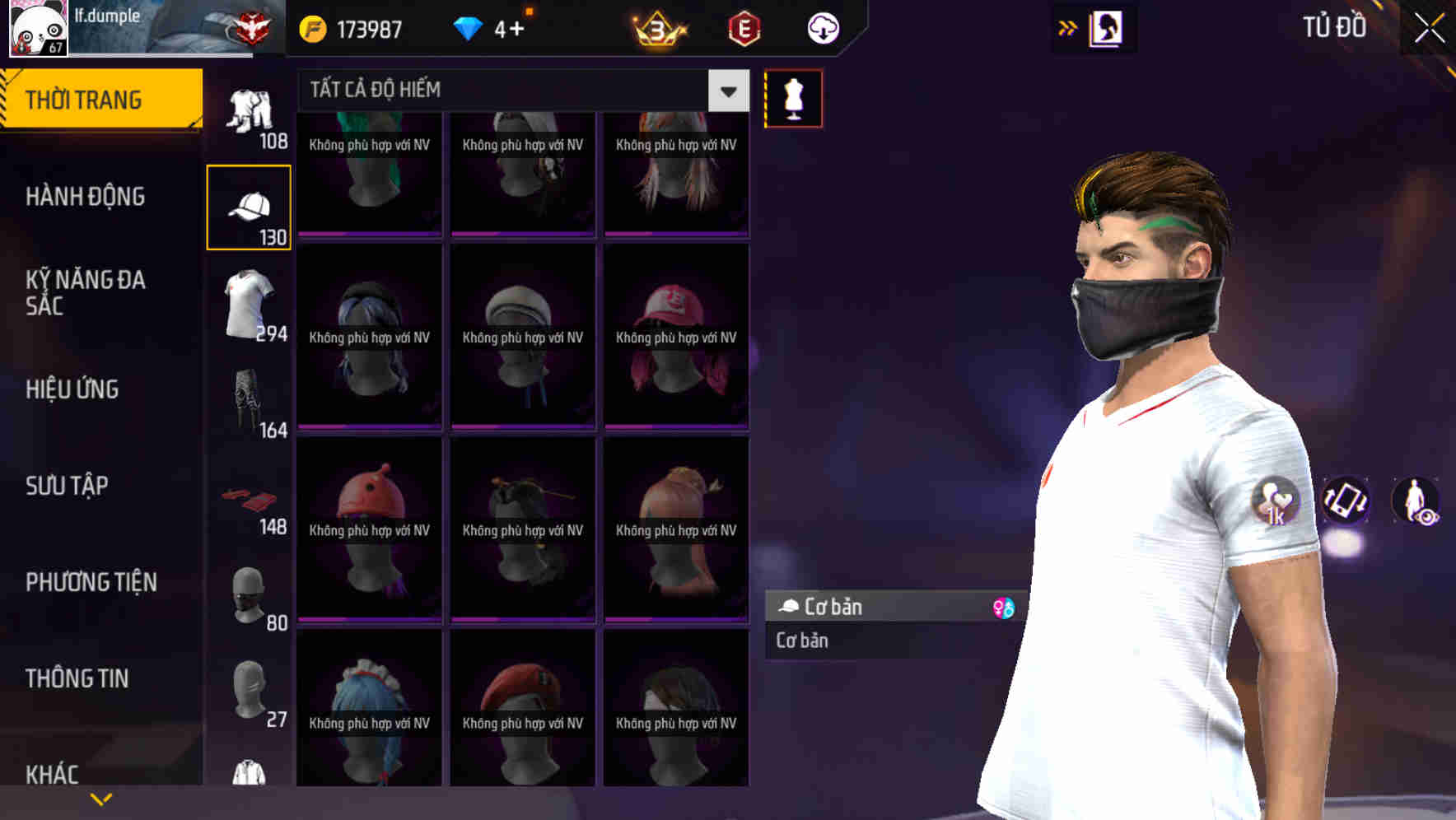
Task: Expand the yellow chevron below KHÁC
Action: [x=101, y=797]
